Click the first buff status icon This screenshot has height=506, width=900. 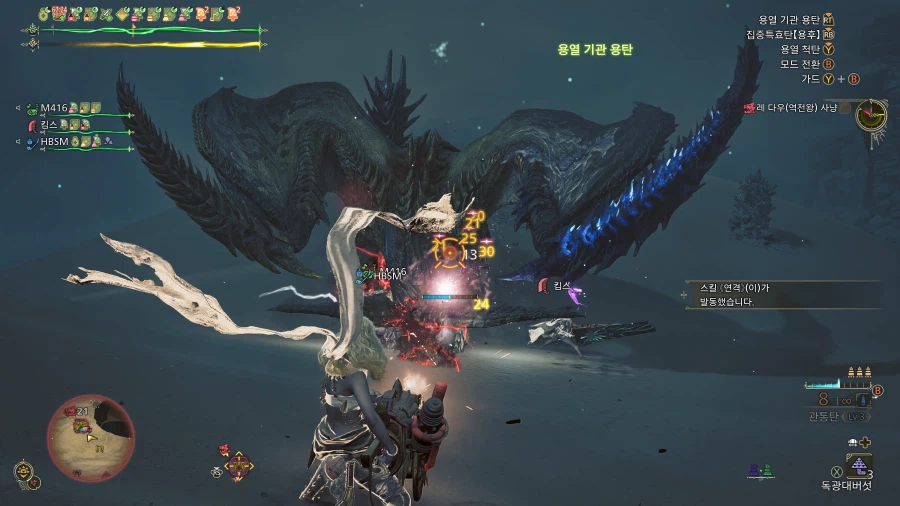tap(45, 14)
